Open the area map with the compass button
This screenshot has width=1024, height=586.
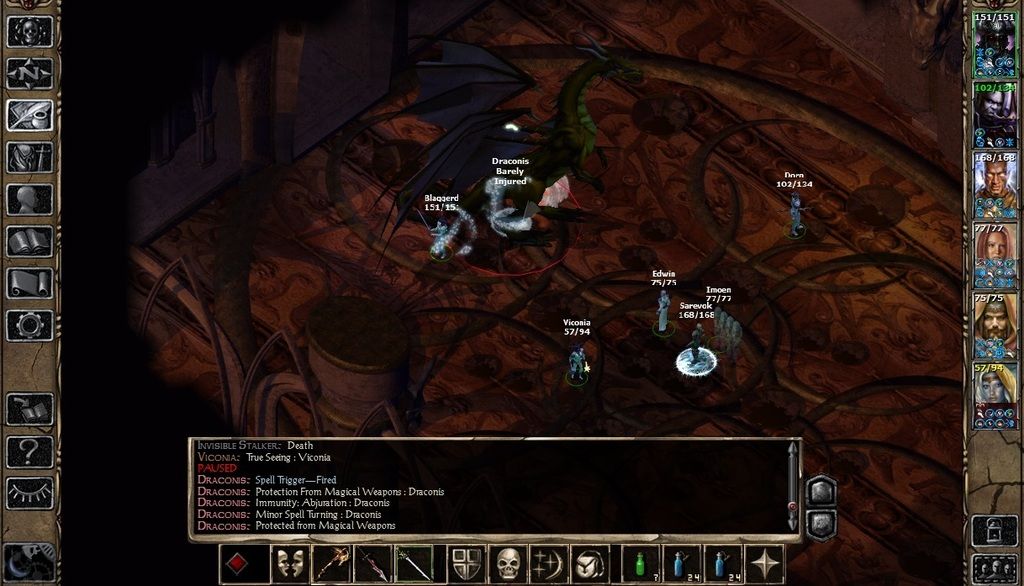point(29,73)
